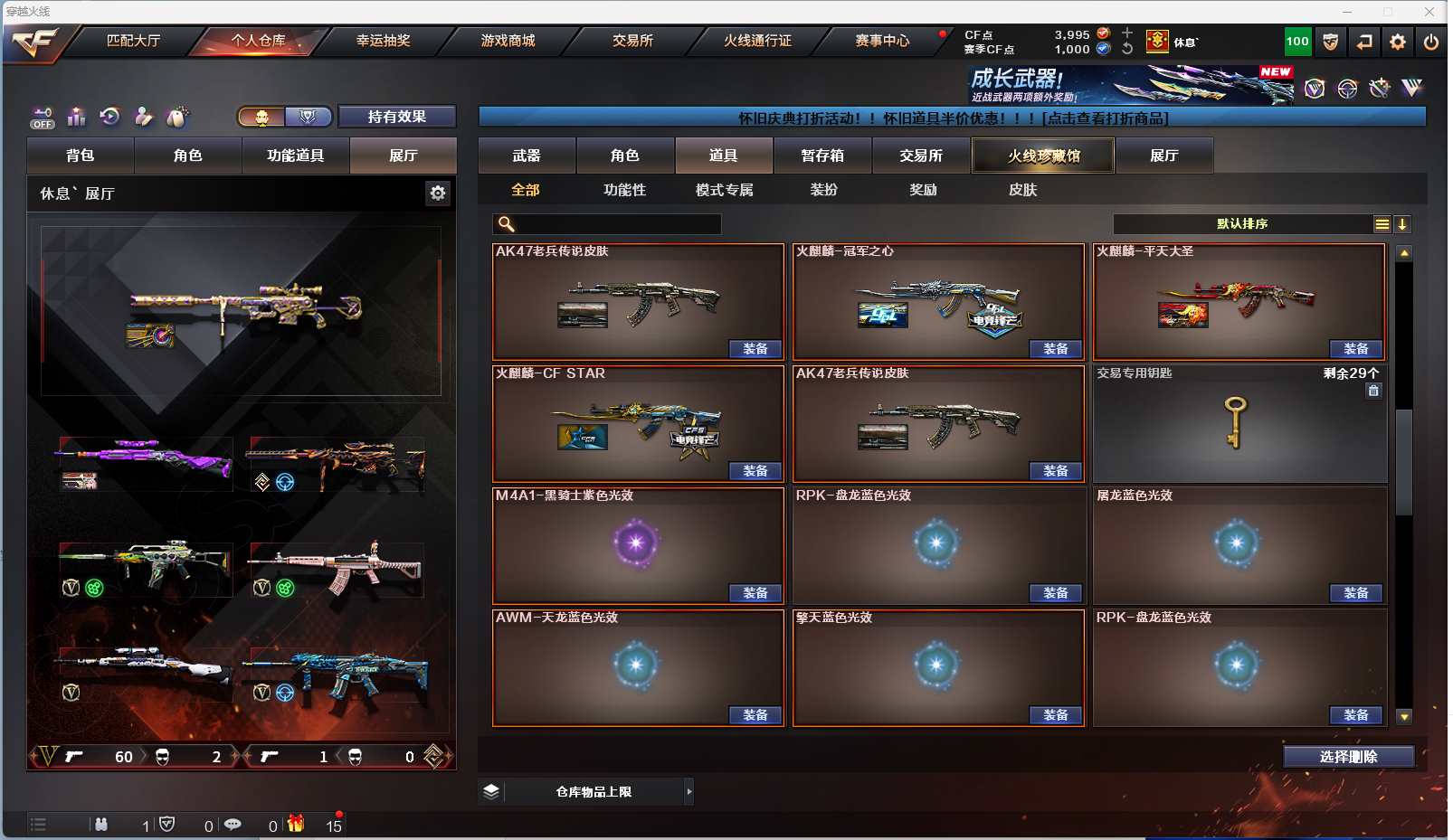Go to 幸运抽奖 lucky draw

(383, 41)
